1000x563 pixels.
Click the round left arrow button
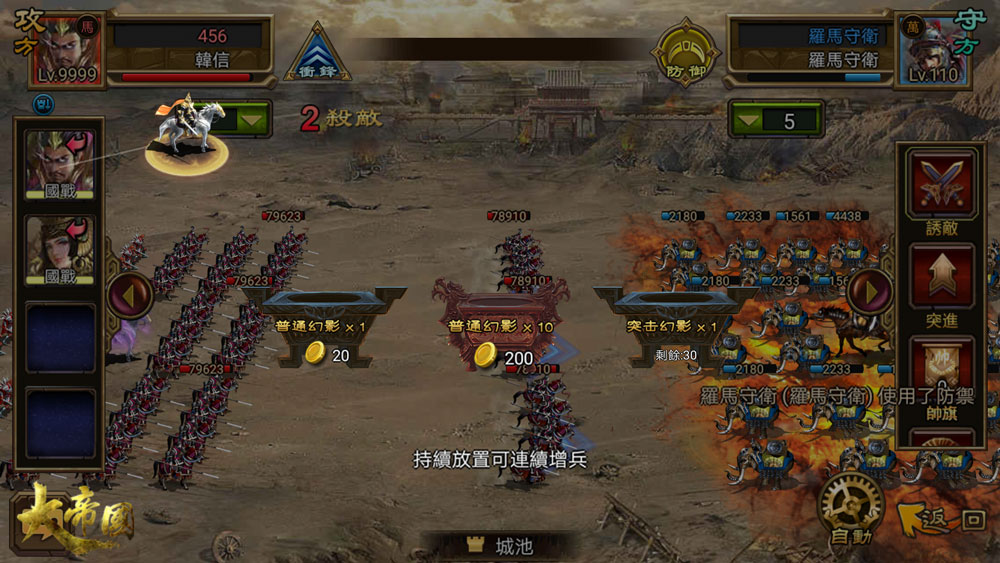coord(131,294)
